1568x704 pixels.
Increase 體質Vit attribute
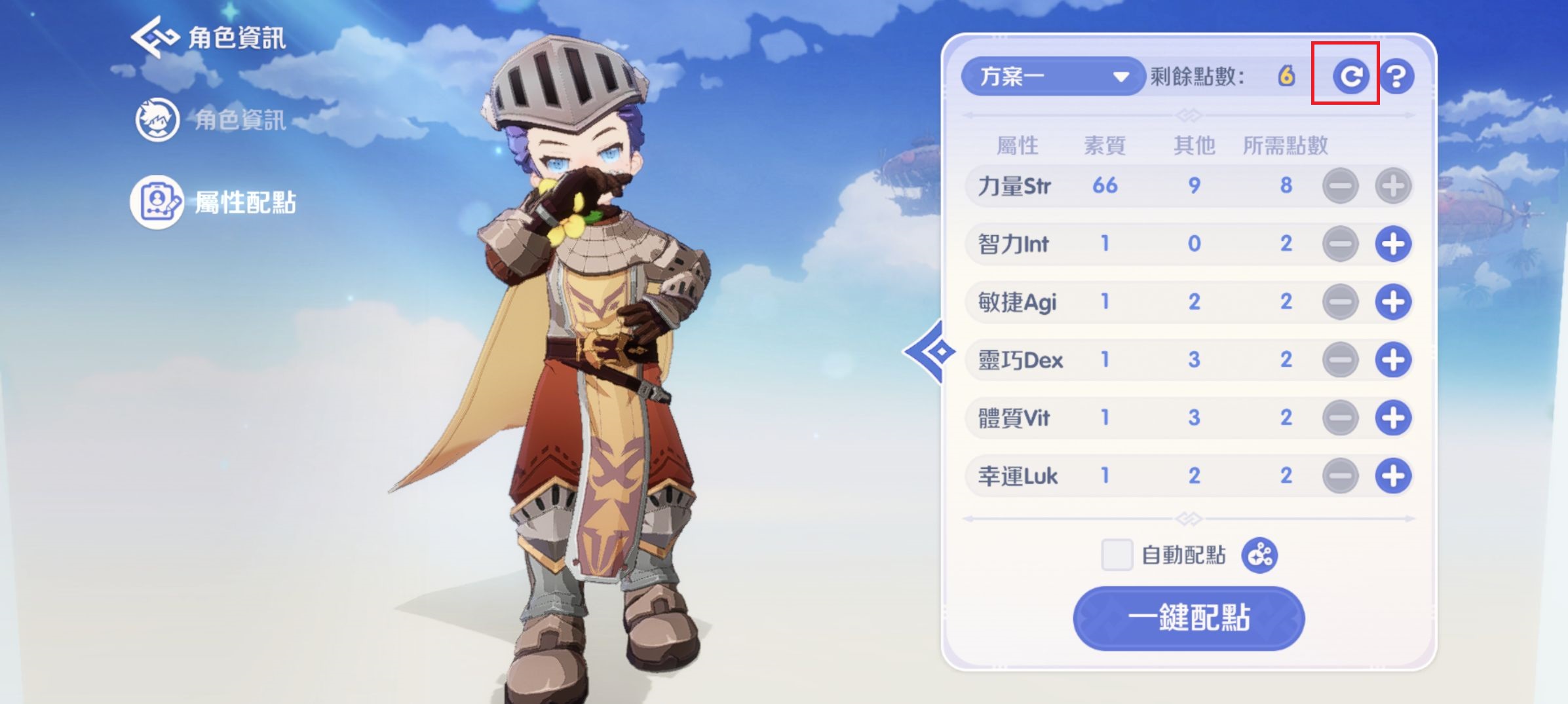(x=1392, y=418)
